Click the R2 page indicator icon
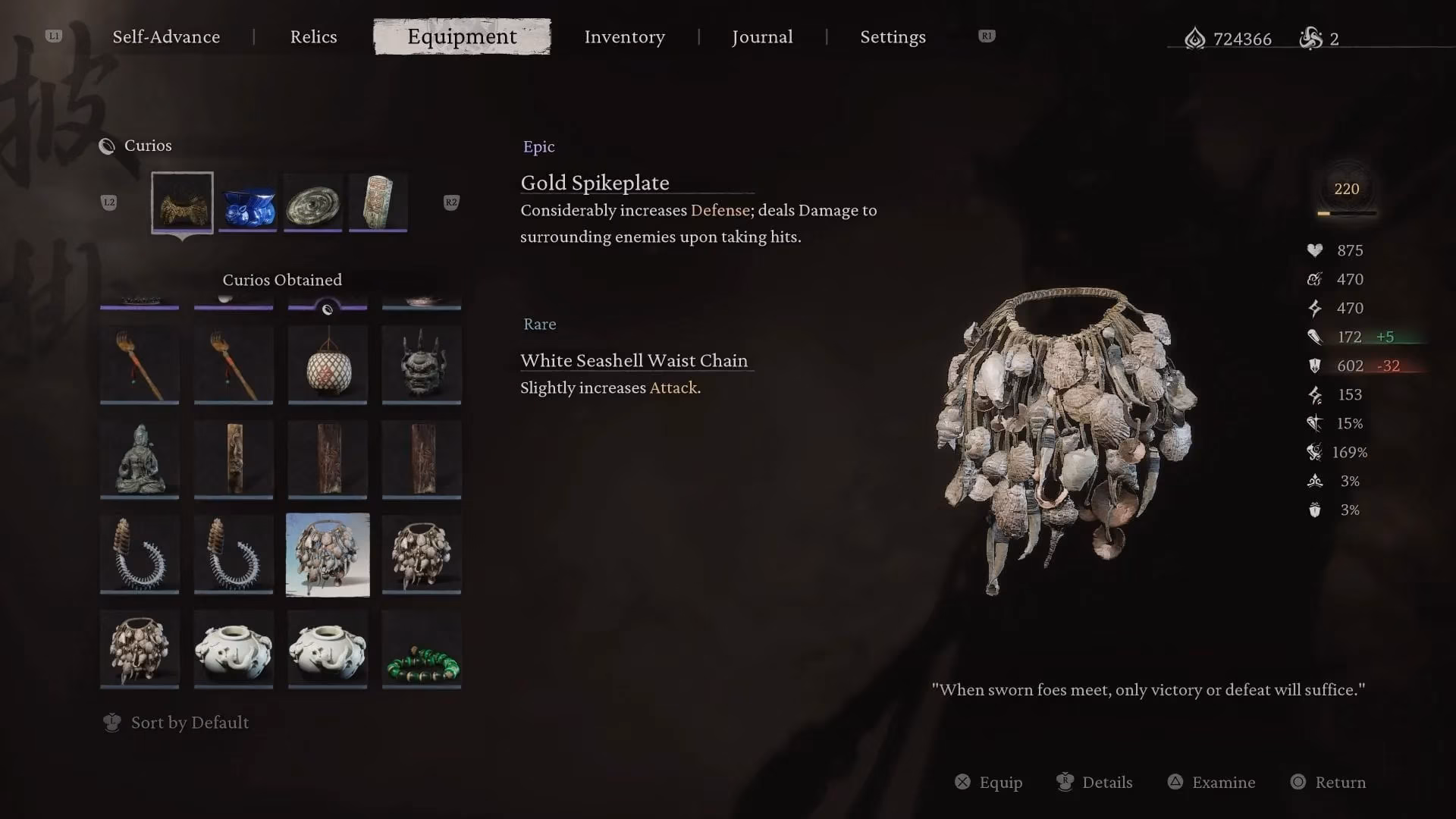The width and height of the screenshot is (1456, 819). click(x=451, y=202)
